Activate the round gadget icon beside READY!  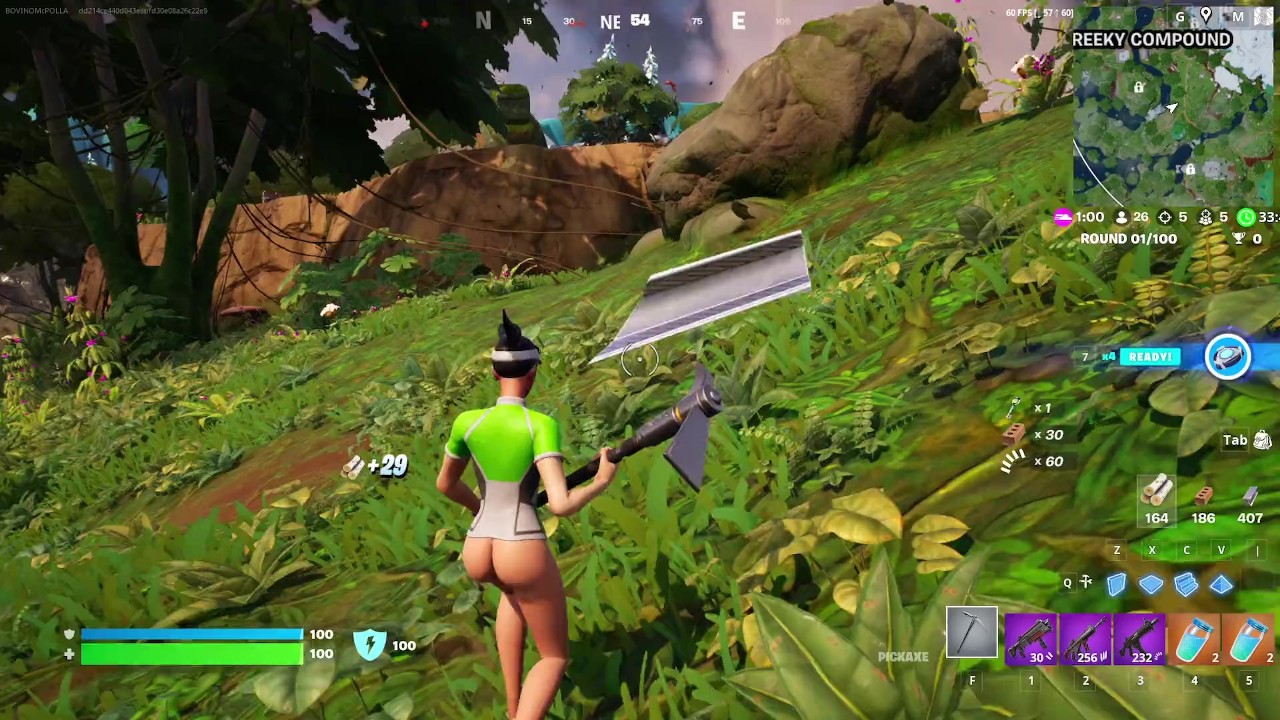[x=1228, y=357]
